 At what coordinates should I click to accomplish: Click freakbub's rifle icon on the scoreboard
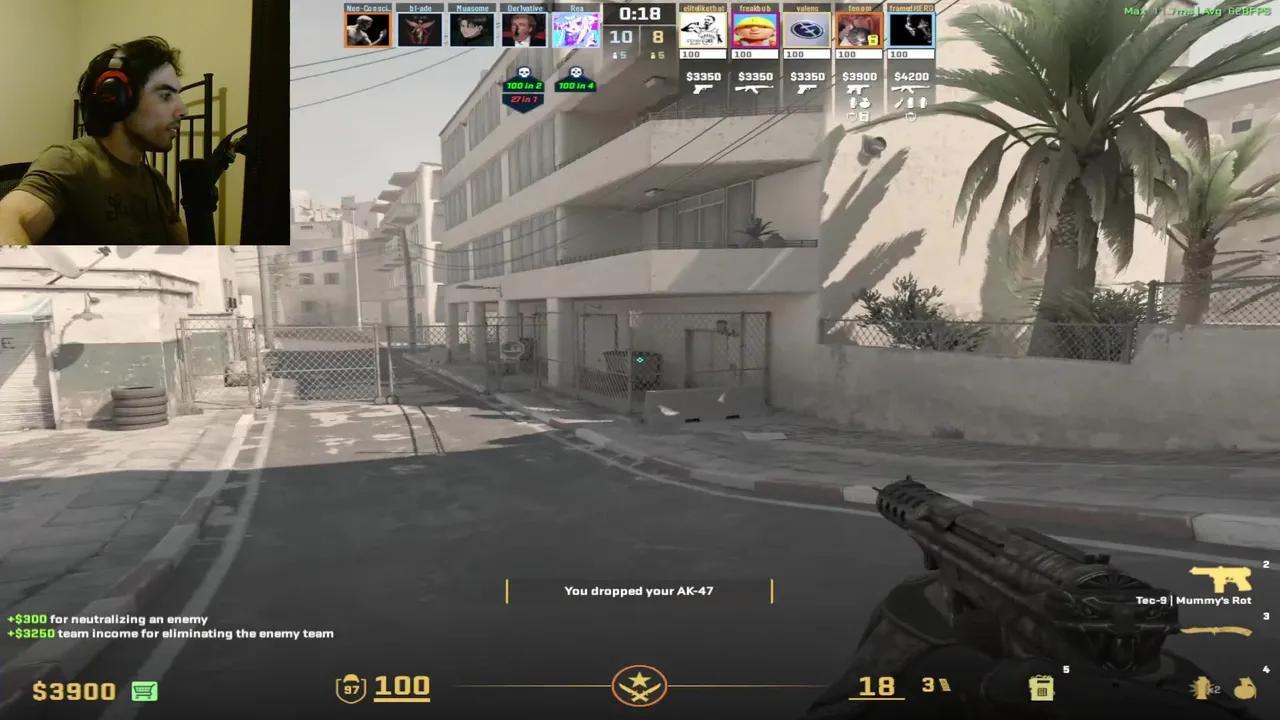tap(755, 91)
